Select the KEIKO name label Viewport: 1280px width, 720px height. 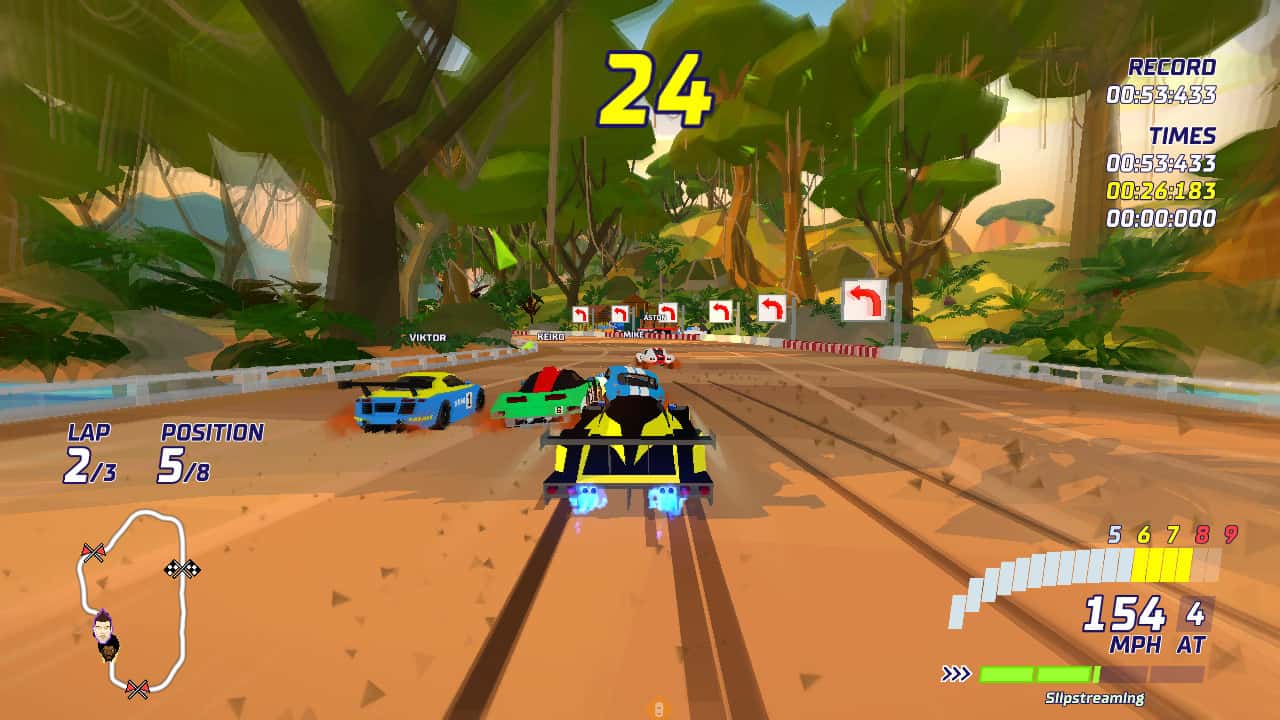tap(549, 337)
